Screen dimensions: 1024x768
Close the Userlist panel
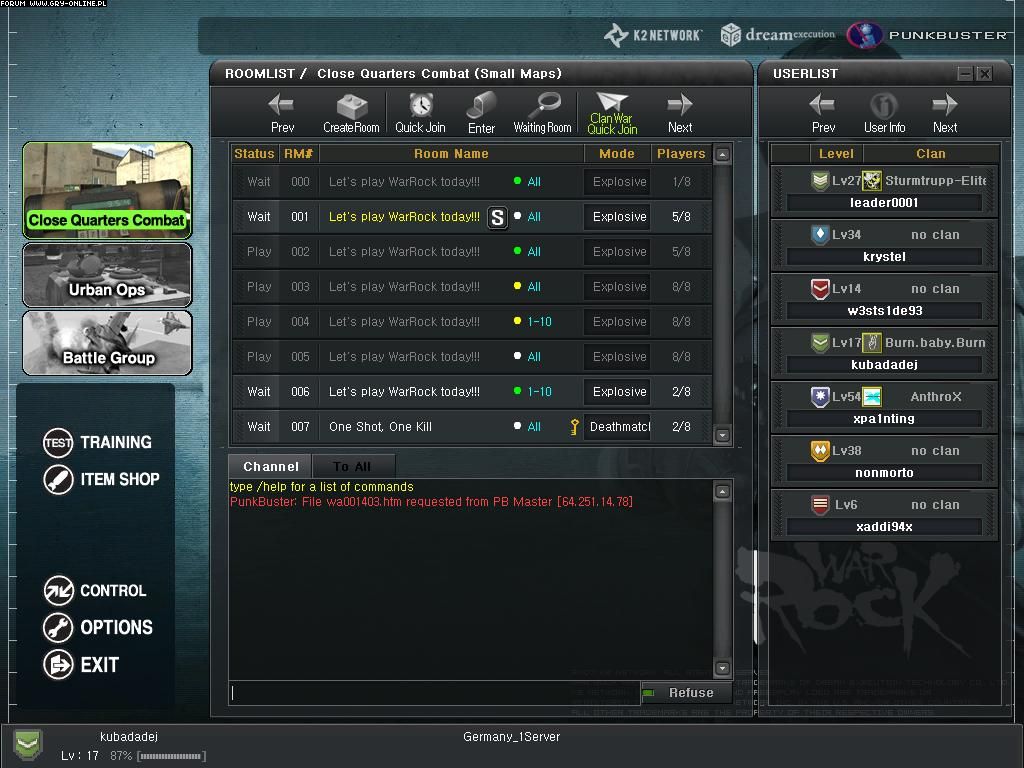point(985,74)
